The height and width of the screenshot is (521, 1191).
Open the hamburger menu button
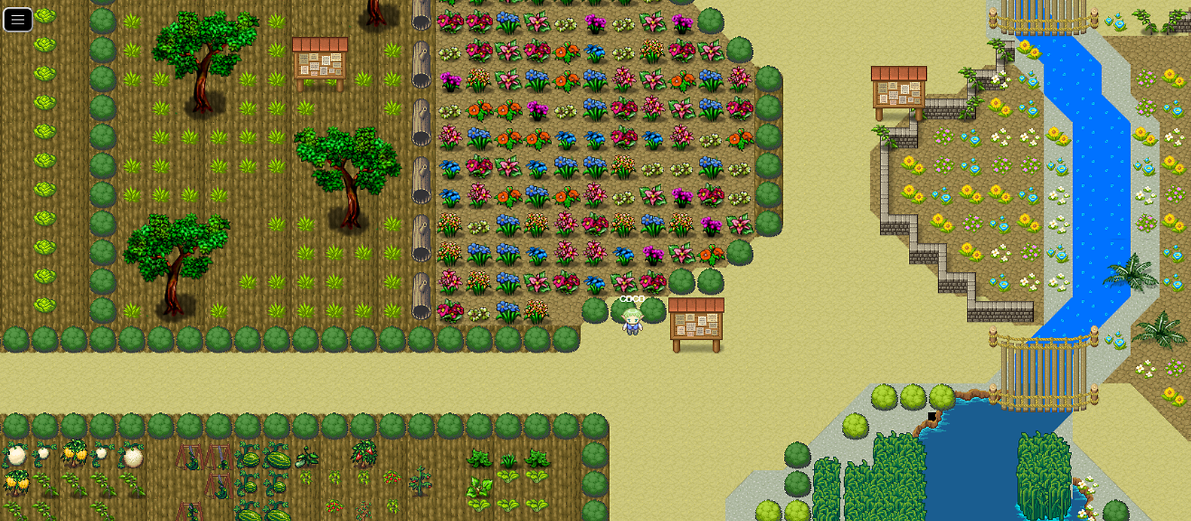[18, 19]
